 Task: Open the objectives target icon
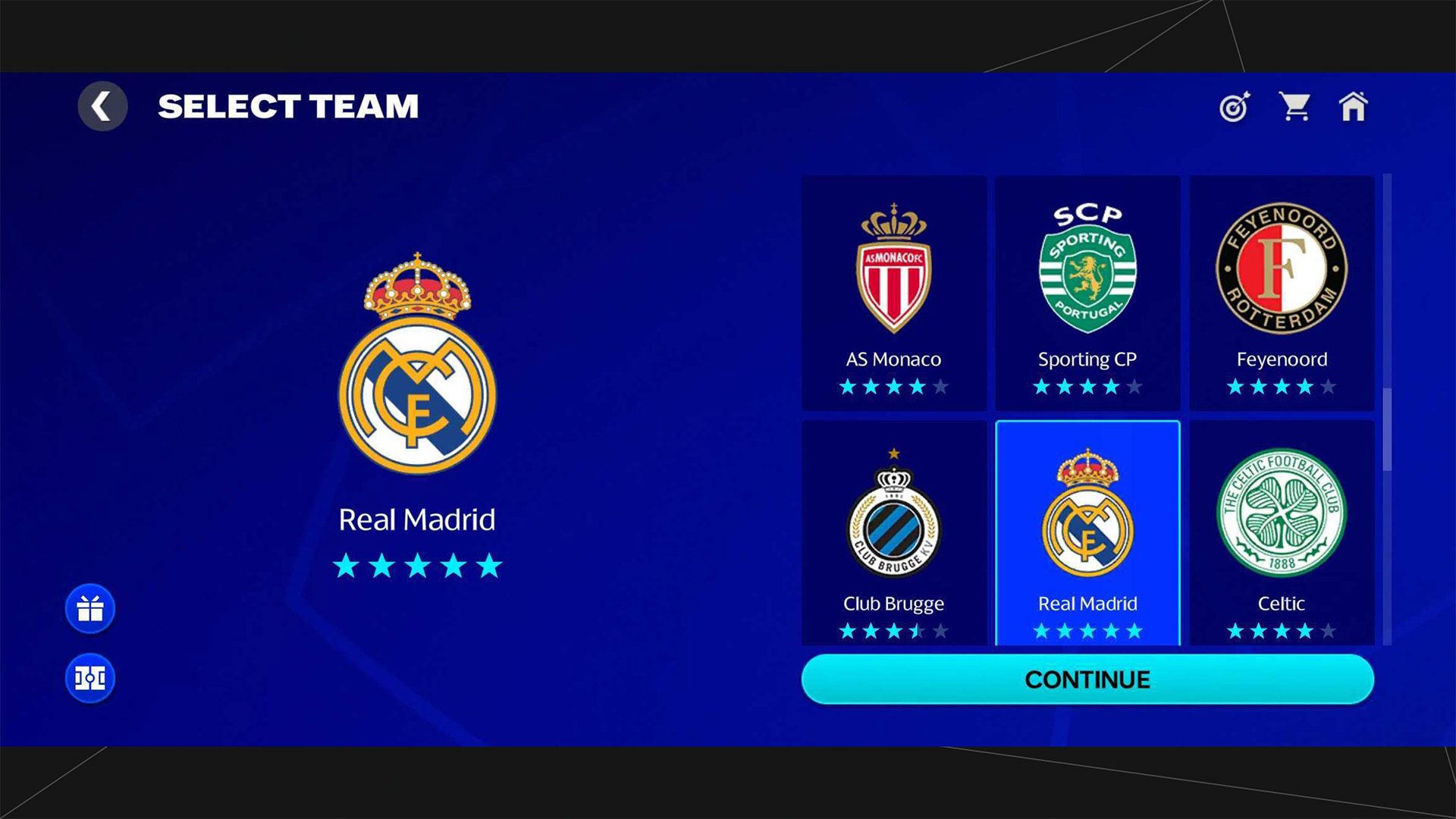(1232, 108)
